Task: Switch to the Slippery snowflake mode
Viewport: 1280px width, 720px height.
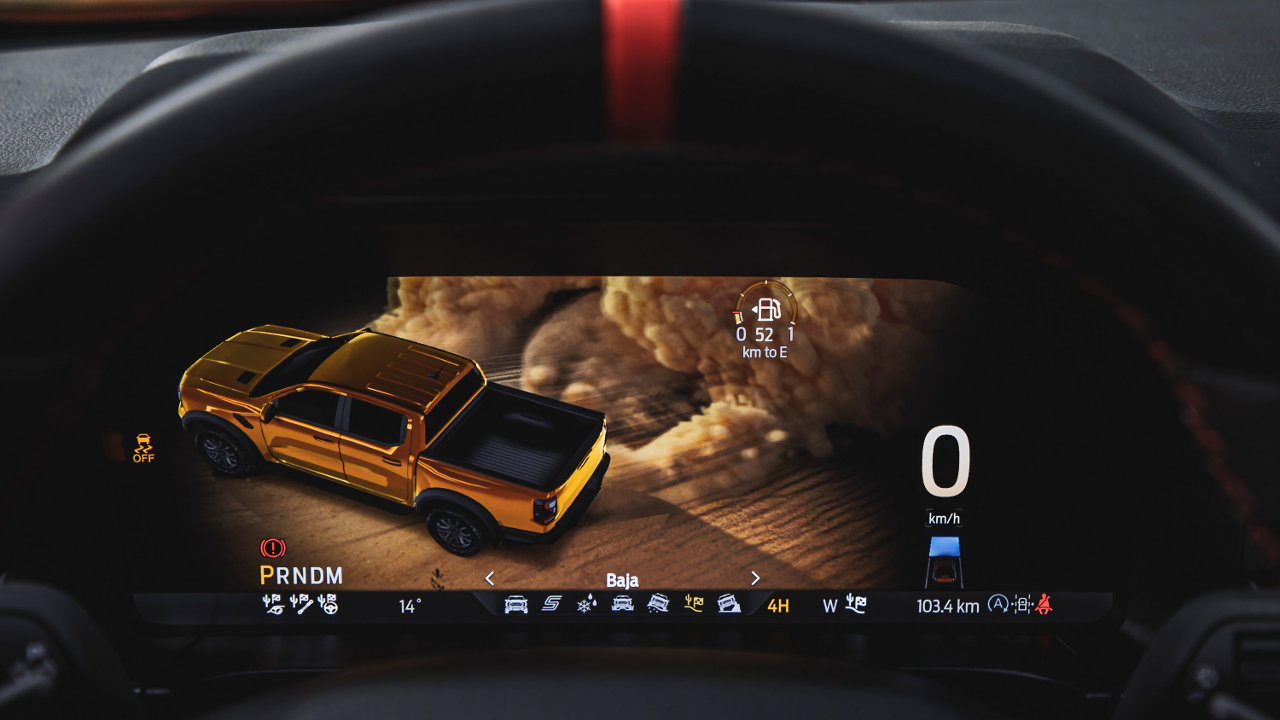Action: 587,604
